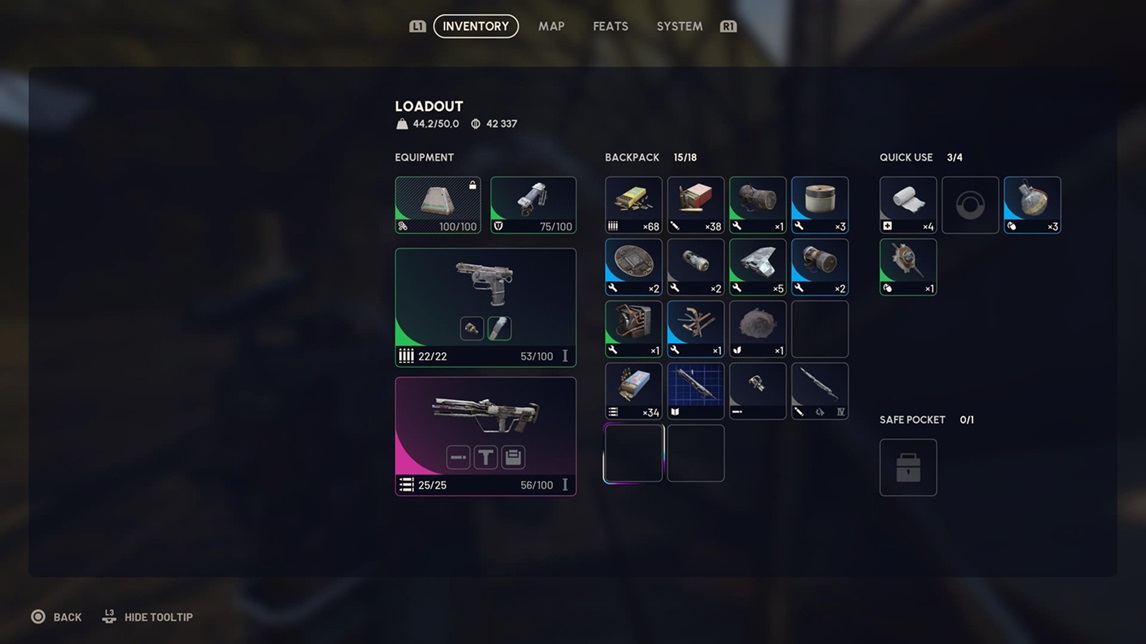Select the blue ammo box stack of 34
The width and height of the screenshot is (1146, 644).
pos(633,391)
